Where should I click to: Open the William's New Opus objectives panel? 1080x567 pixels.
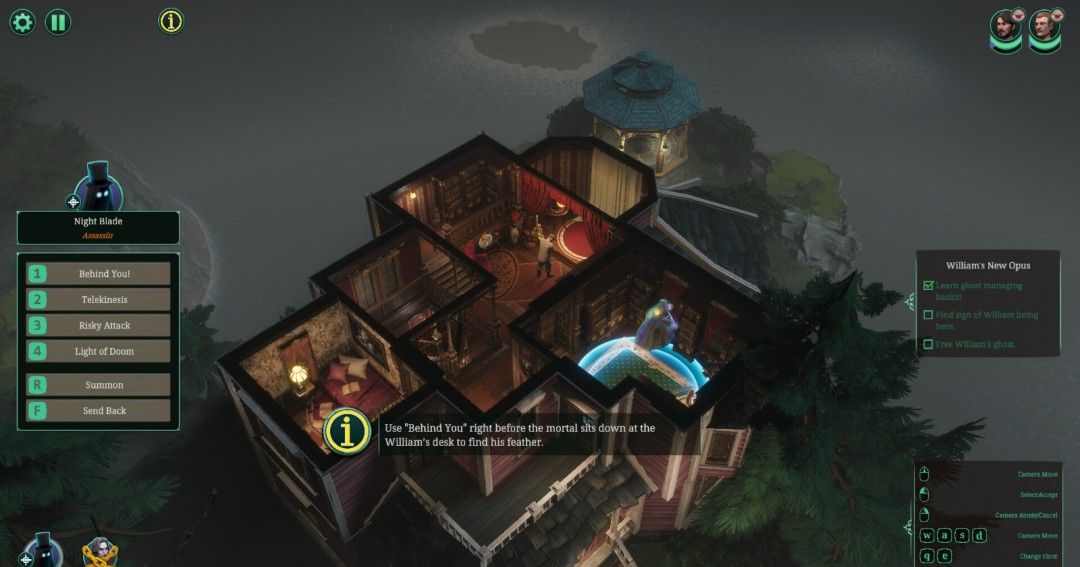987,265
